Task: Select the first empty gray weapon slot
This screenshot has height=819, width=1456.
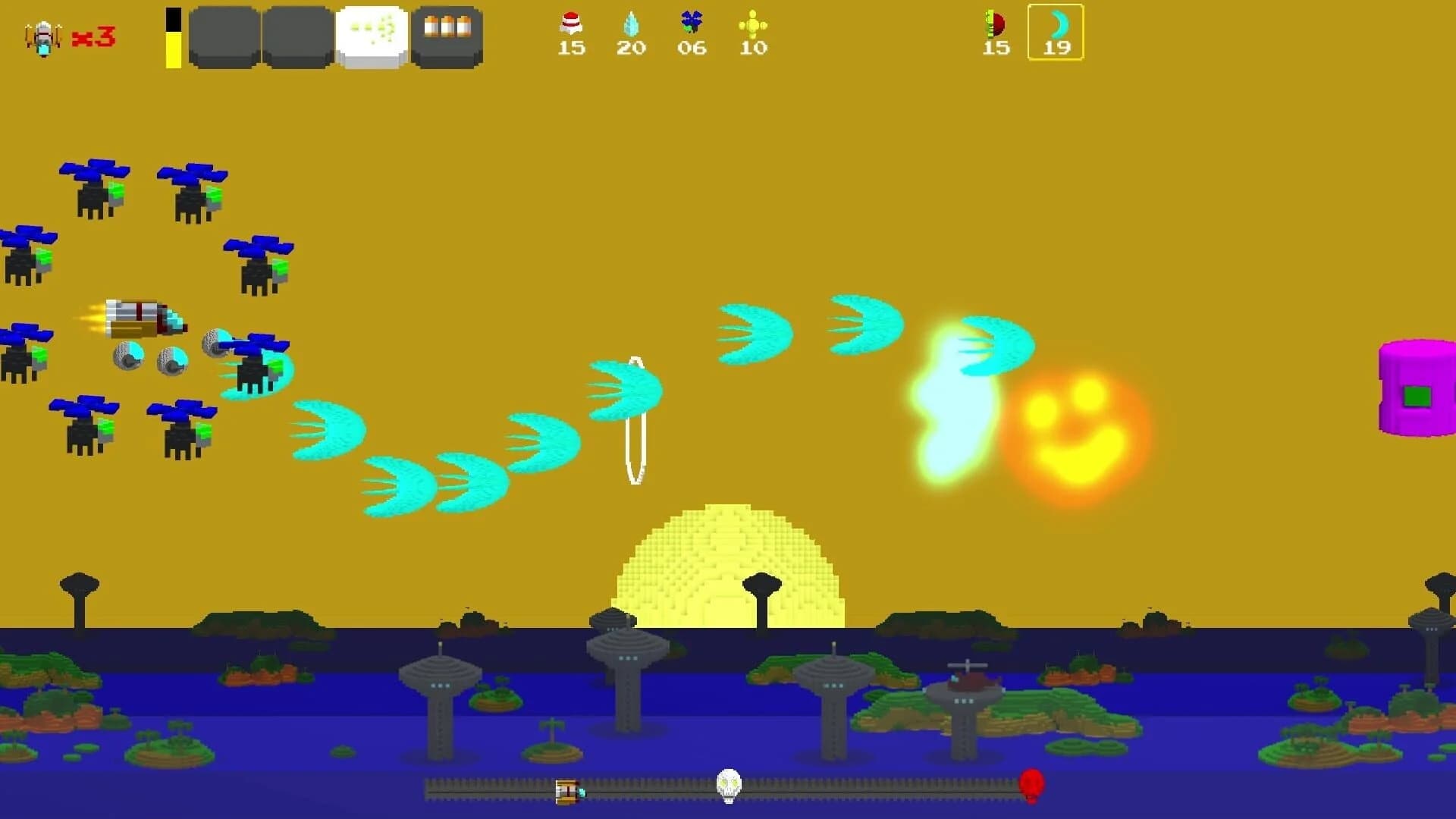Action: (x=224, y=36)
